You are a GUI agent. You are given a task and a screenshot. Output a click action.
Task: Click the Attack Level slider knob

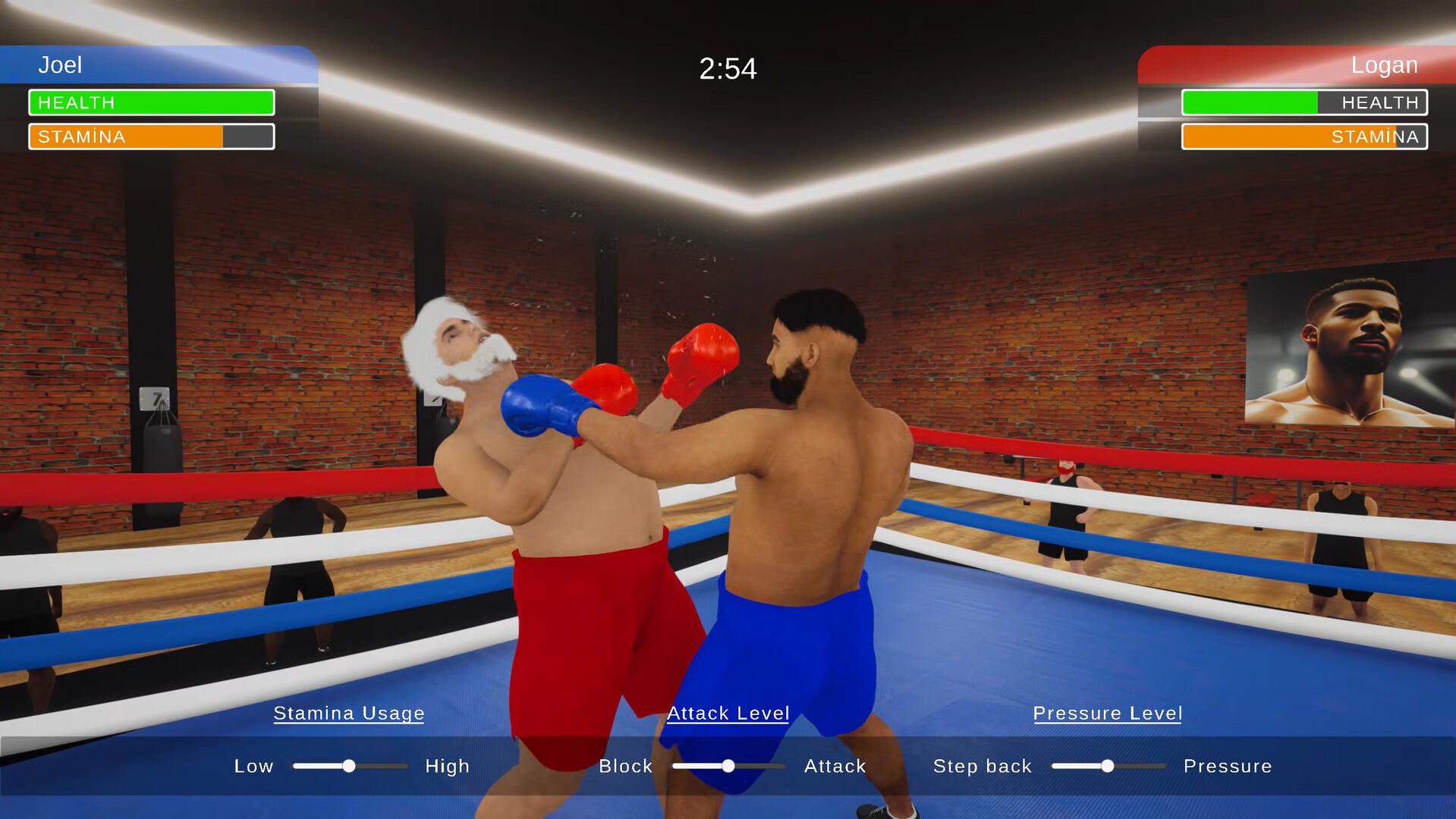[730, 766]
